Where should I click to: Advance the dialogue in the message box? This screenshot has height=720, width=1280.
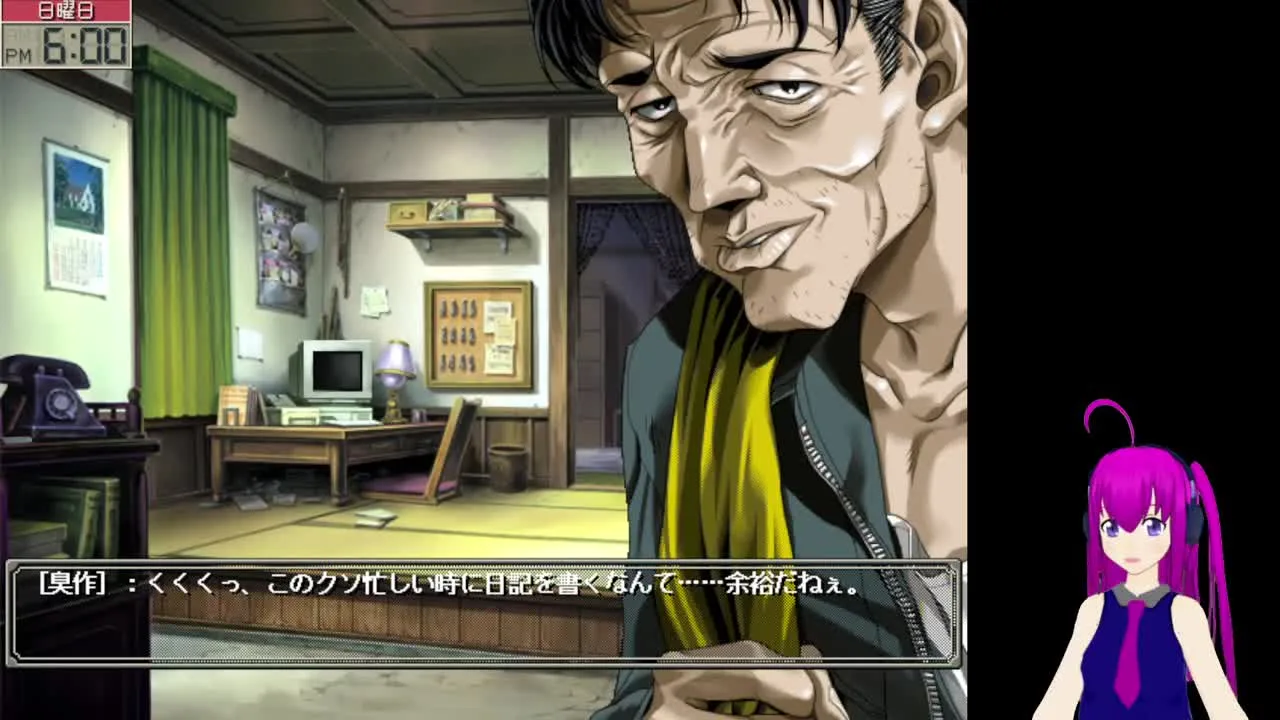(484, 614)
